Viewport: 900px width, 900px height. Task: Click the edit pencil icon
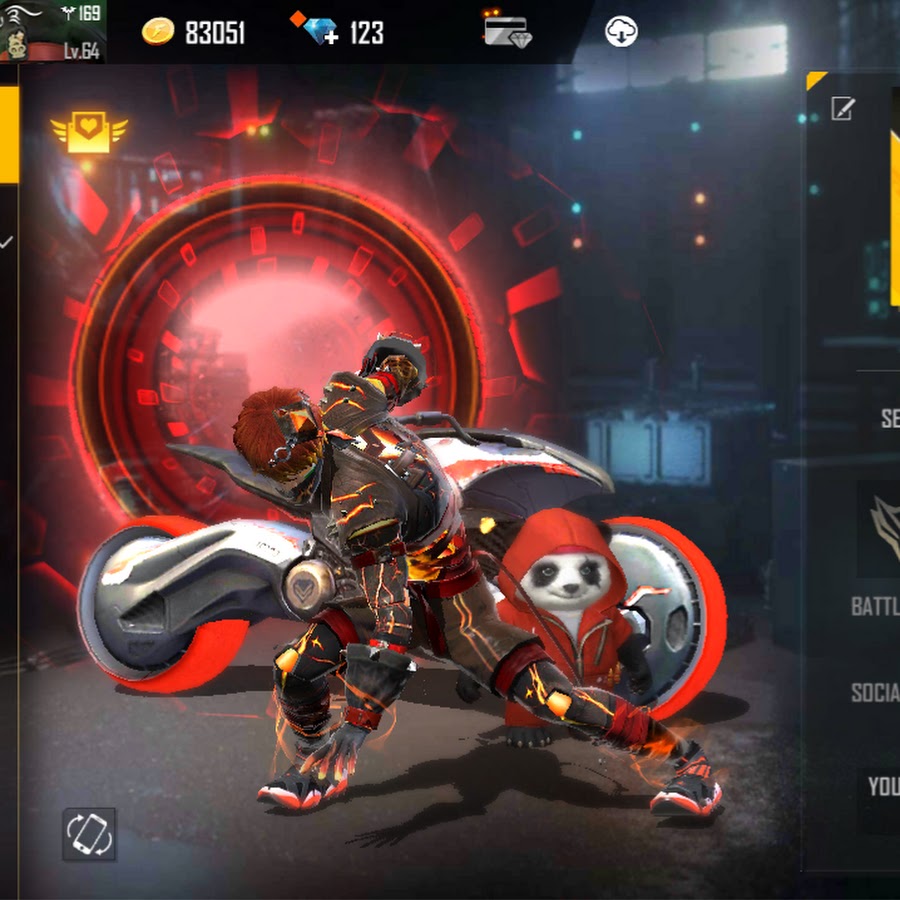click(x=843, y=109)
